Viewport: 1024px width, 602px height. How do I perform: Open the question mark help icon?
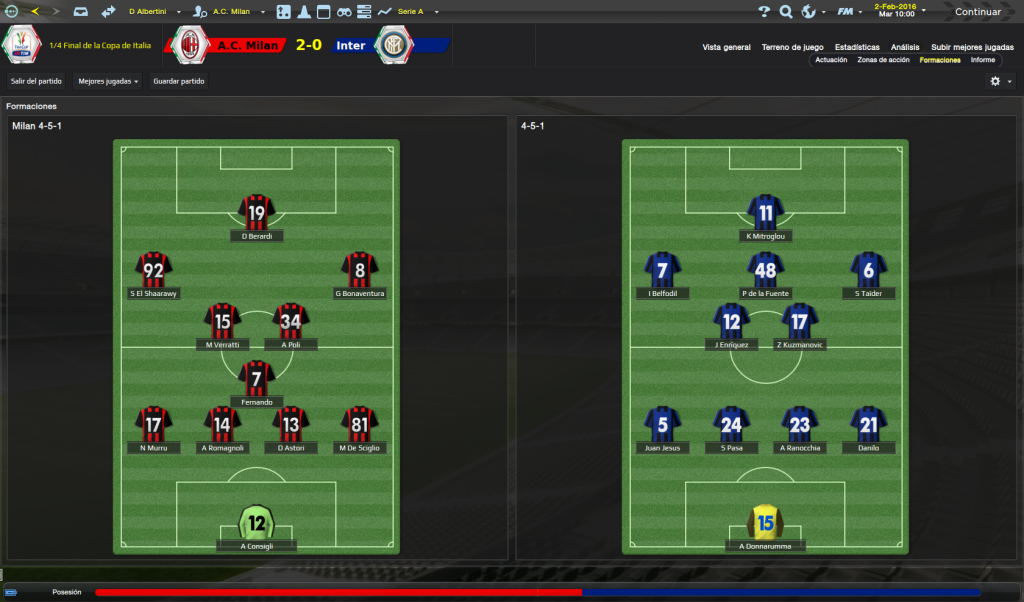pos(764,12)
